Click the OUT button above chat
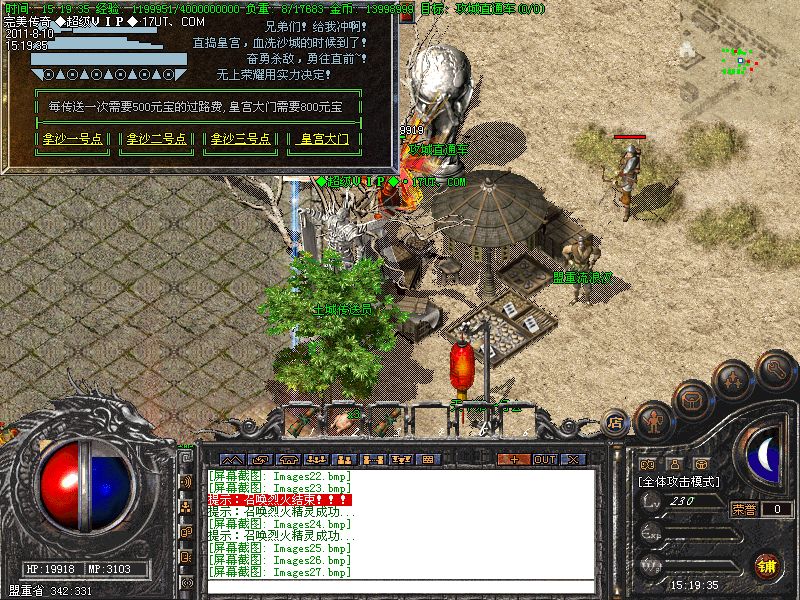This screenshot has height=600, width=800. point(544,459)
